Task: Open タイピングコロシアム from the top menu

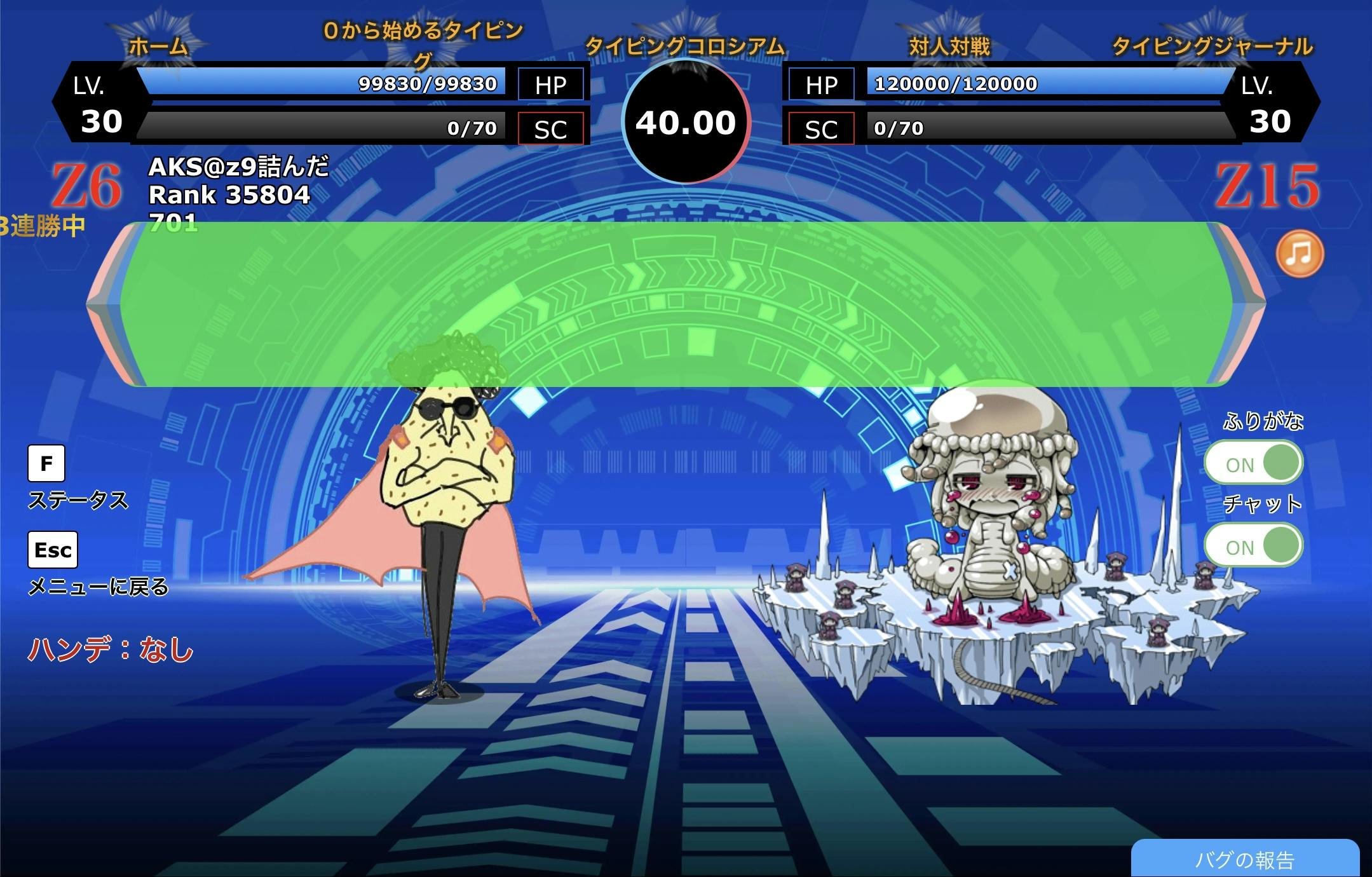Action: pyautogui.click(x=684, y=46)
